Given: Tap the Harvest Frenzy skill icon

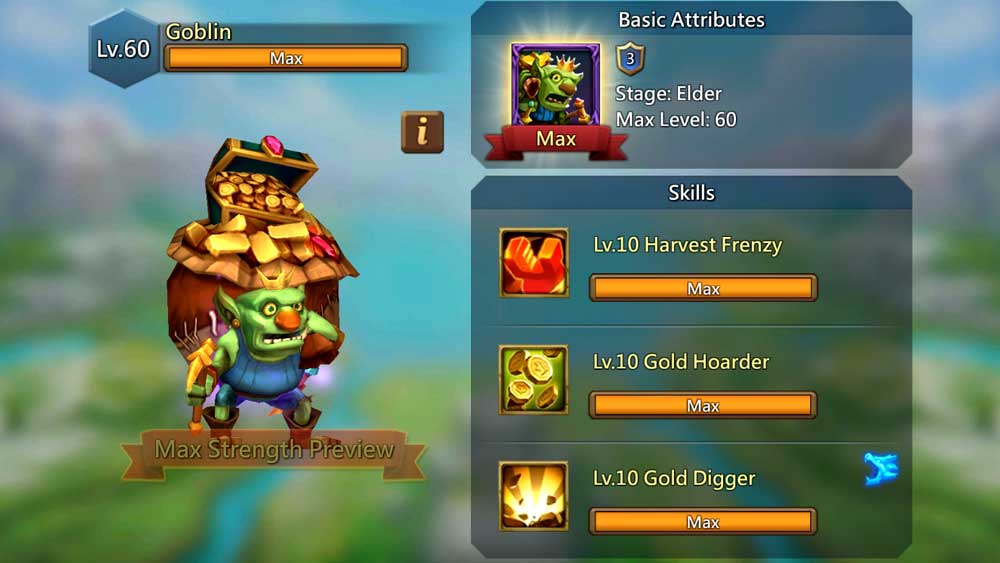Looking at the screenshot, I should pos(534,263).
